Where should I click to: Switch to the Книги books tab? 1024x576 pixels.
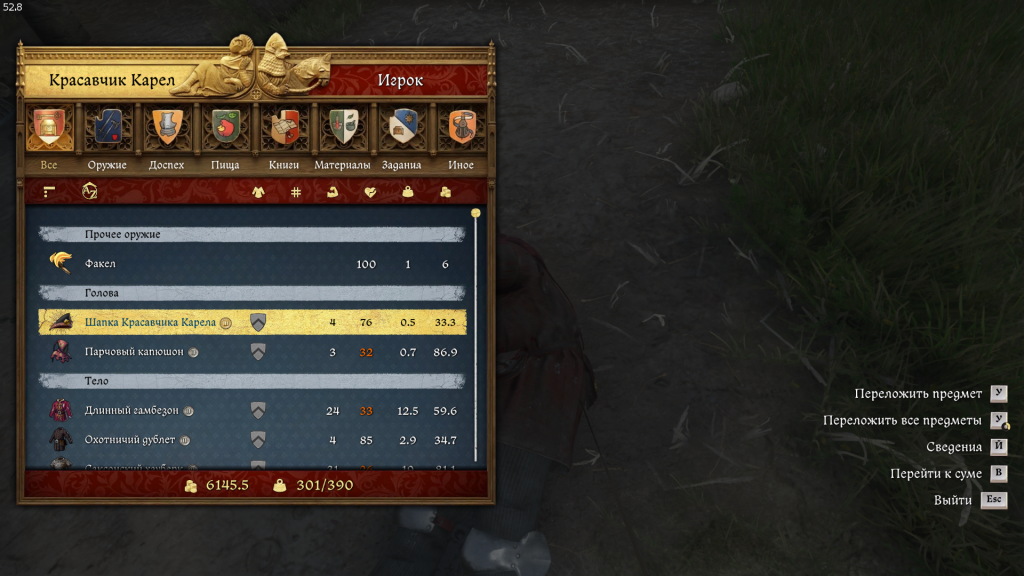pyautogui.click(x=284, y=129)
